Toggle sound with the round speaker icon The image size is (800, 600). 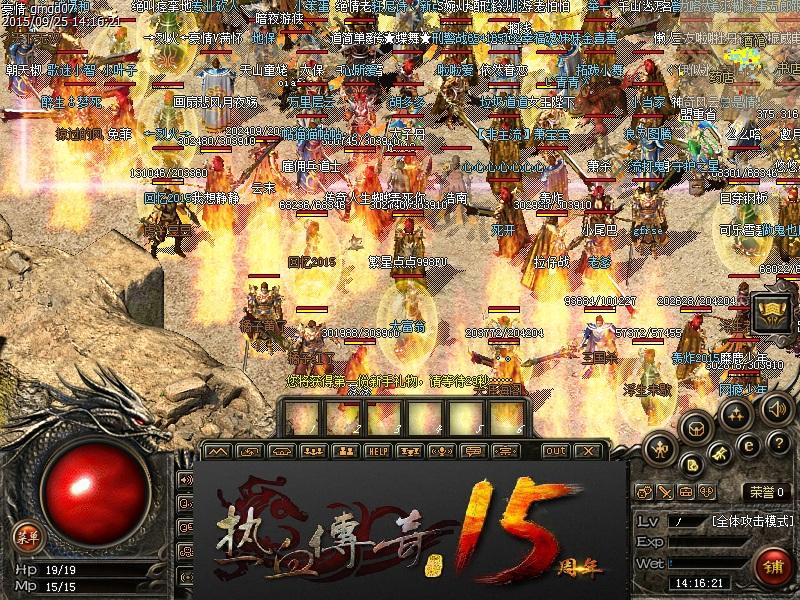[777, 409]
